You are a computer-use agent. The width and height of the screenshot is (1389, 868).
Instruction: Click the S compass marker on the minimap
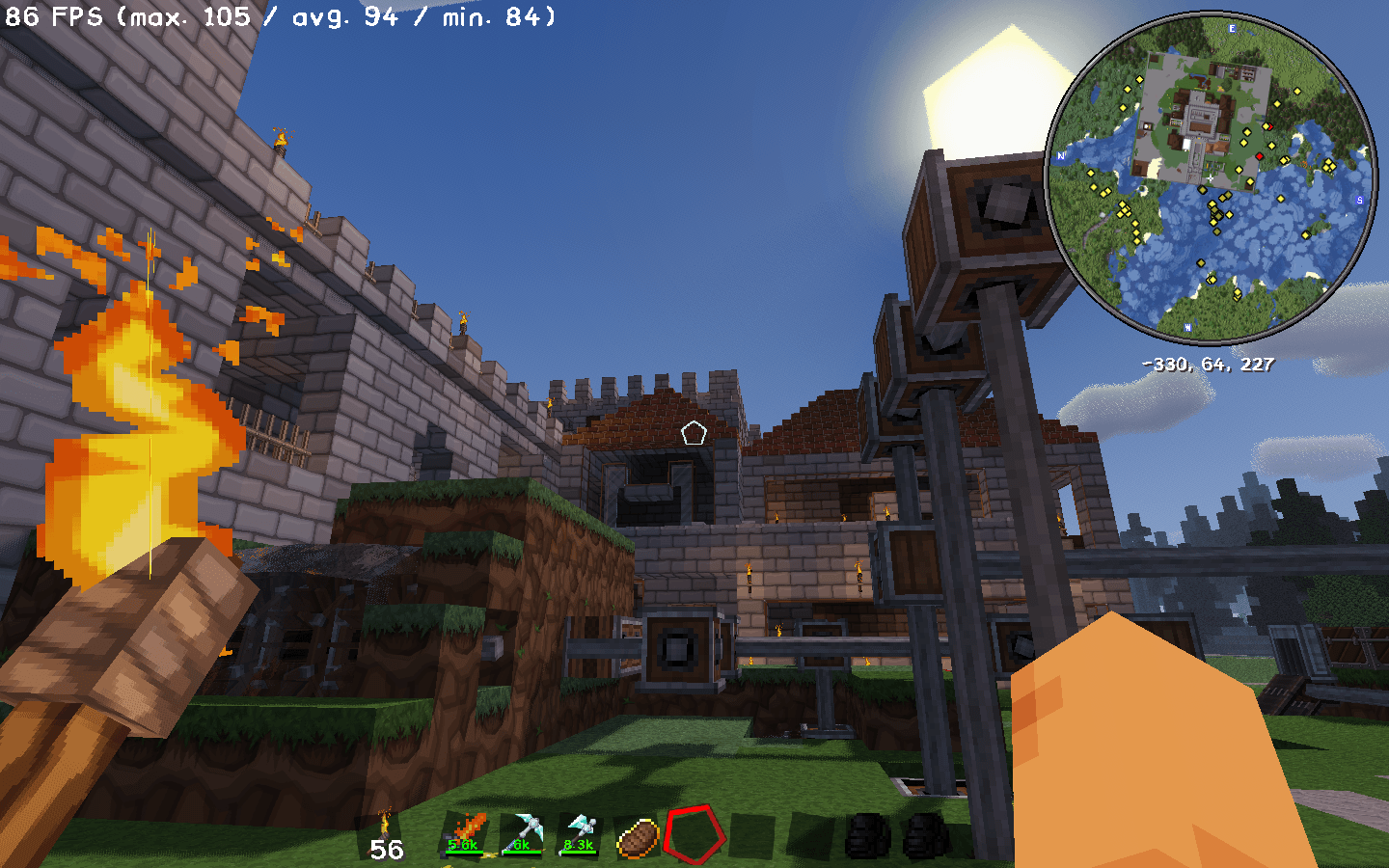point(1359,200)
